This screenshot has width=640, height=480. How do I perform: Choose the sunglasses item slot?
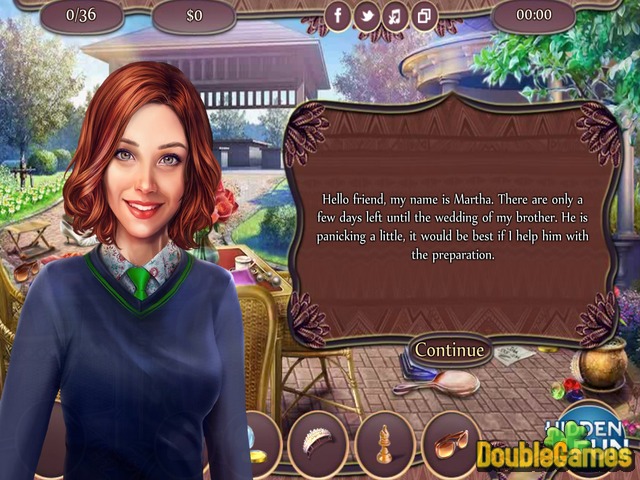[451, 441]
